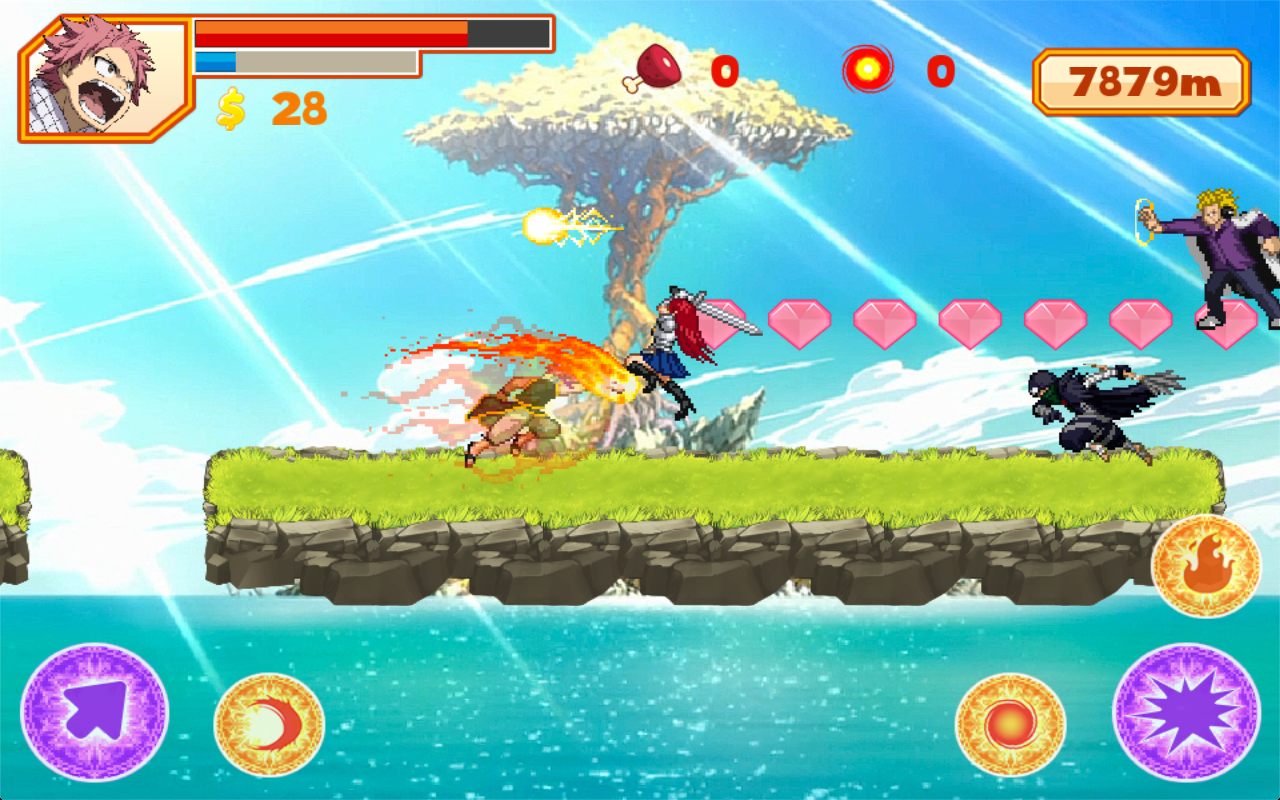Hit the purple starburst attack button
Screen dimensions: 1280x800
coord(1186,711)
